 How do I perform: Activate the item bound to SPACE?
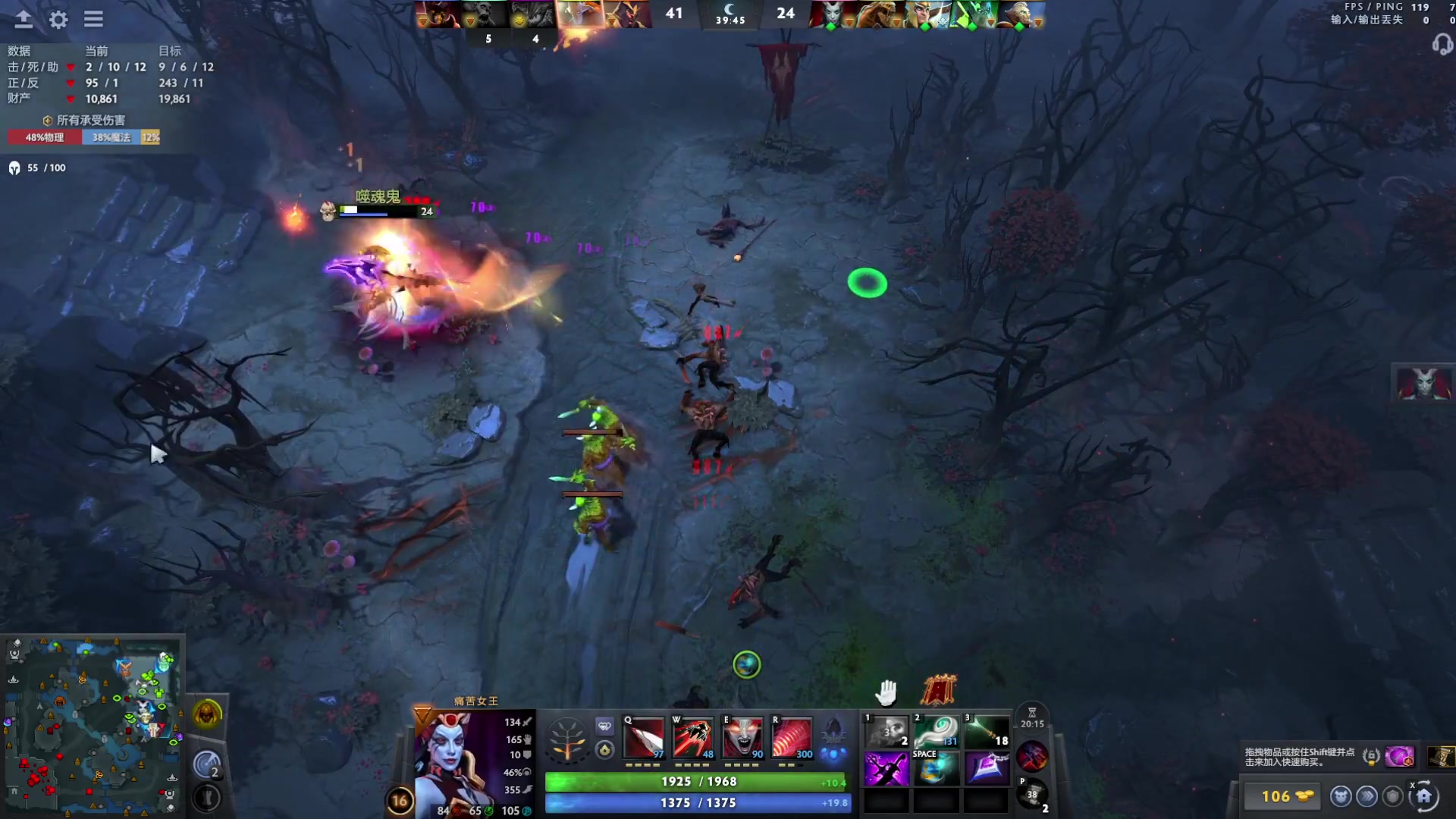936,769
